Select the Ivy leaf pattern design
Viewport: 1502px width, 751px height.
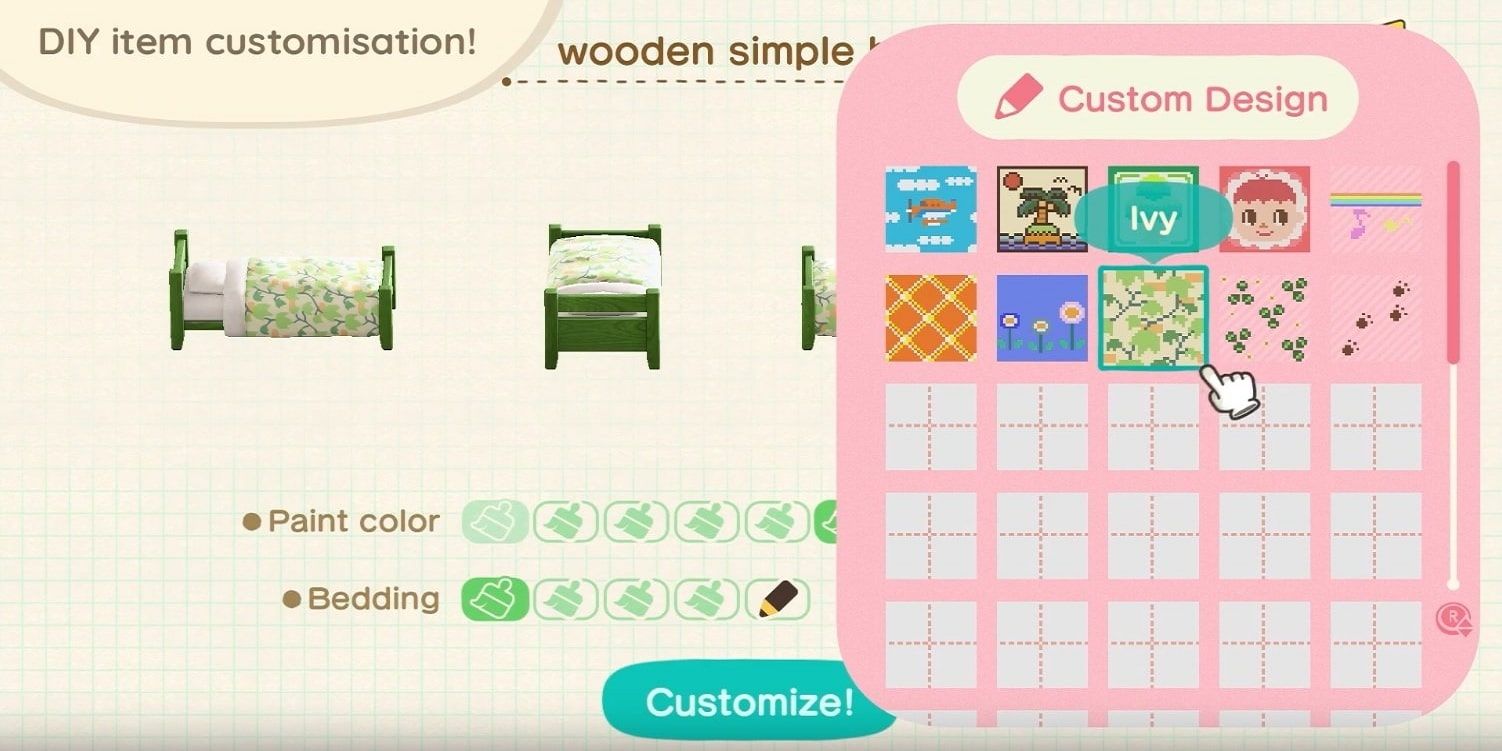pos(1153,318)
